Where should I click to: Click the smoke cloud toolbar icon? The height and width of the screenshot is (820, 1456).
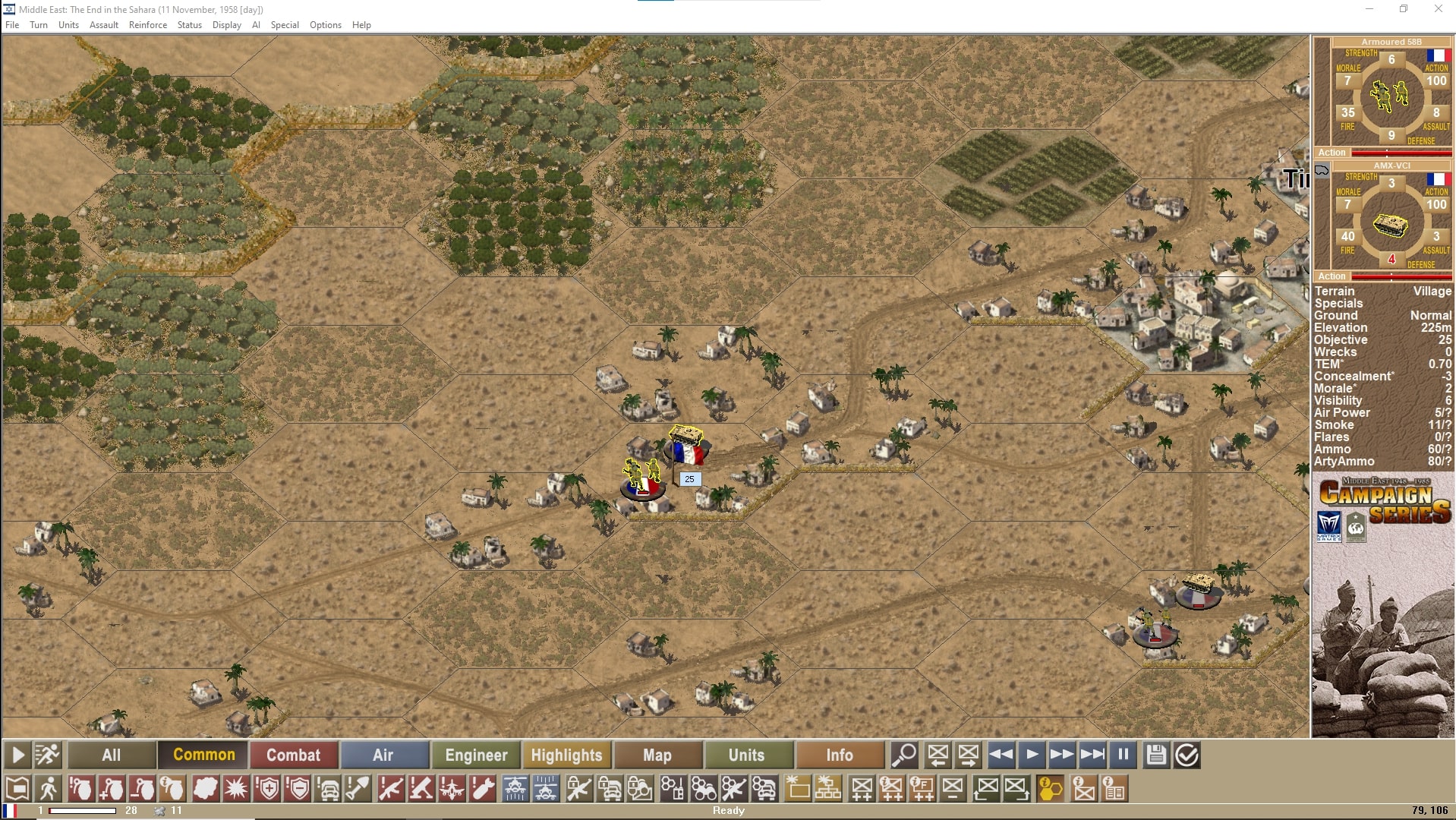pyautogui.click(x=205, y=789)
